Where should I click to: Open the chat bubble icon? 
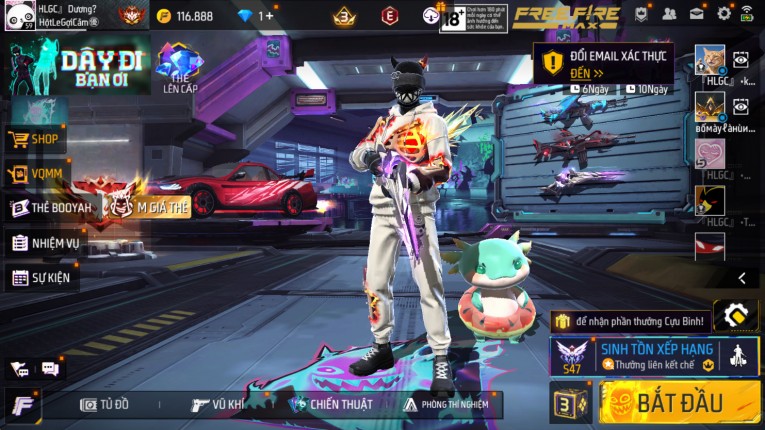tap(50, 369)
